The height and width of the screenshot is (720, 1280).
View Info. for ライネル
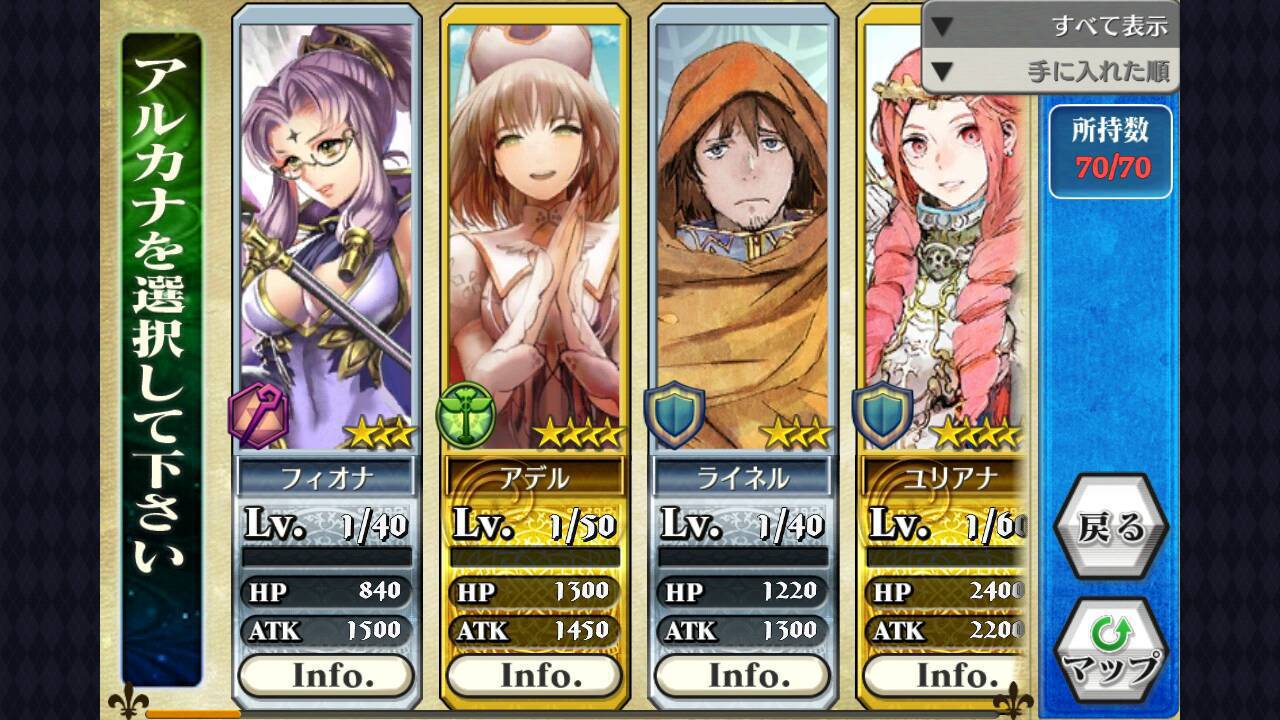click(x=743, y=675)
